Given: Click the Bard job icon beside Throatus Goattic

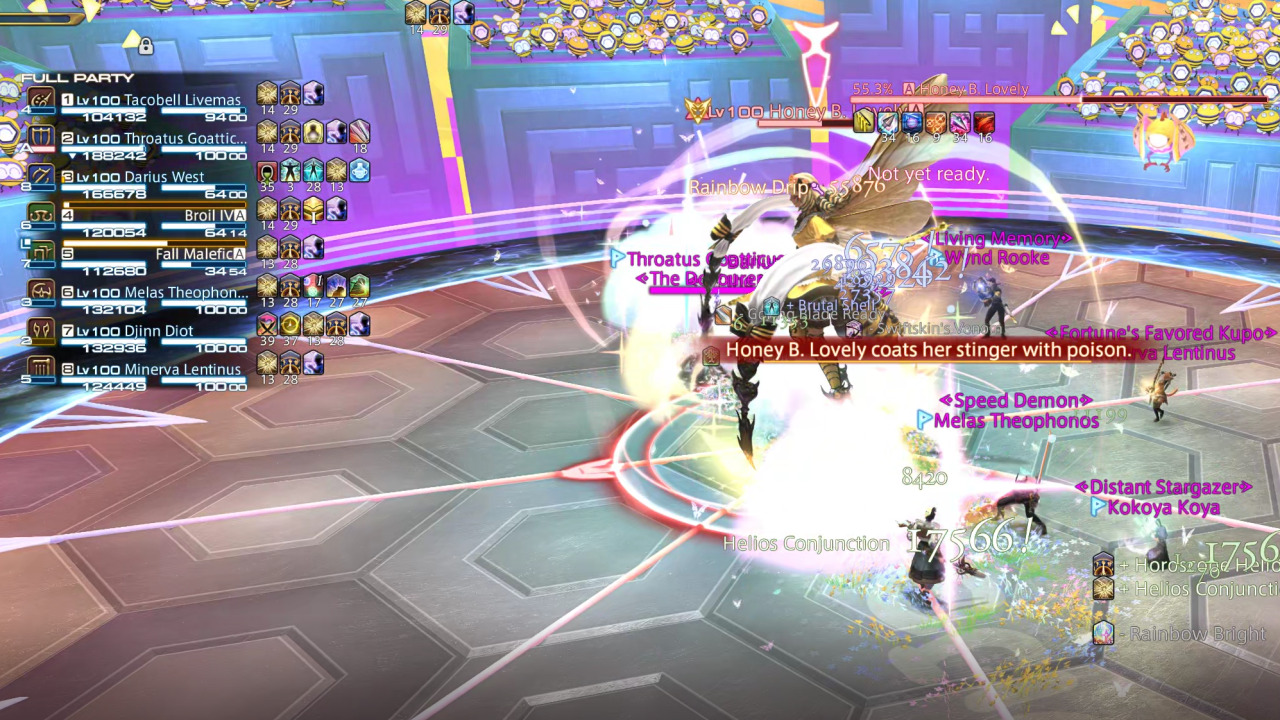Looking at the screenshot, I should click(x=41, y=138).
